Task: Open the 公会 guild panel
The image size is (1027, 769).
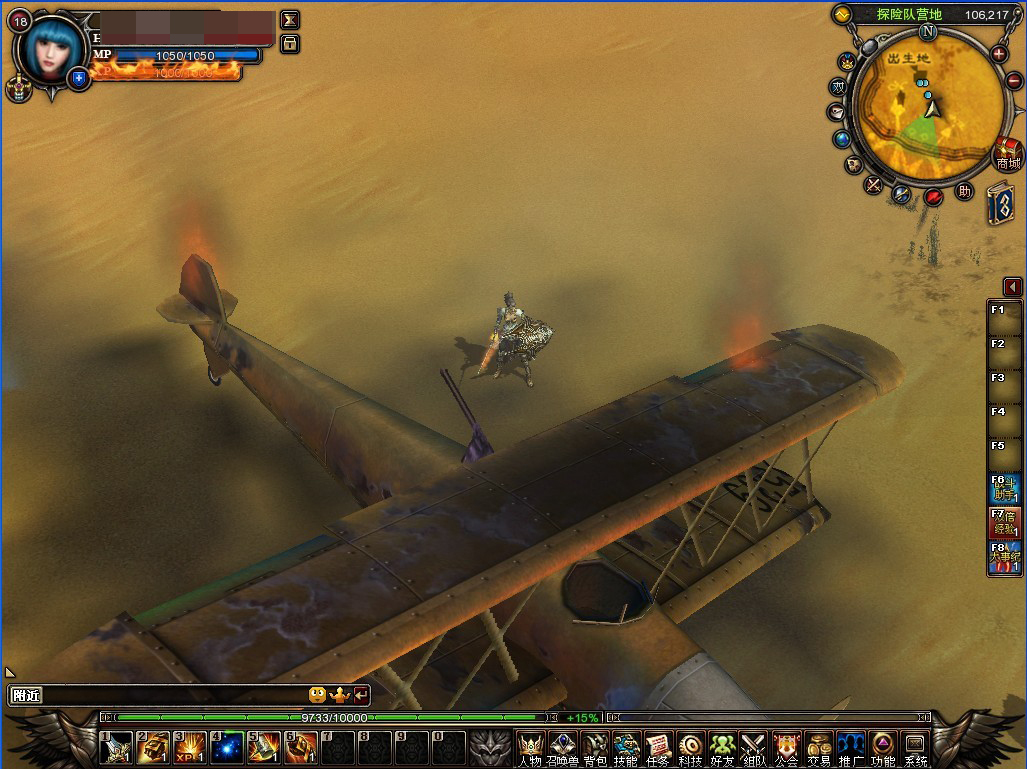Action: click(x=786, y=746)
